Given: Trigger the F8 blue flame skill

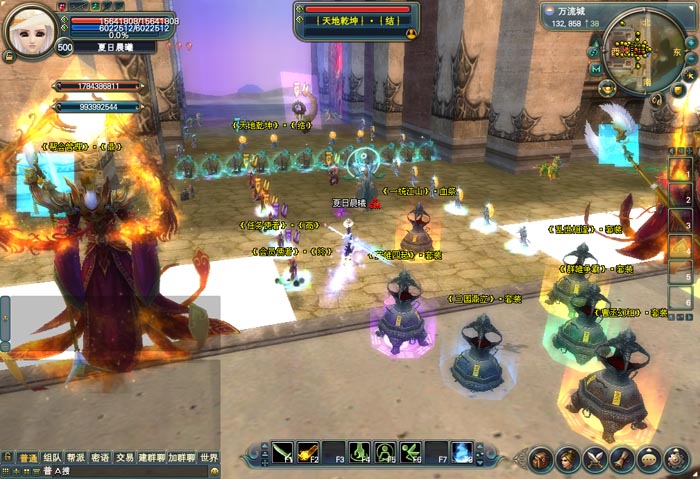Looking at the screenshot, I should [462, 453].
